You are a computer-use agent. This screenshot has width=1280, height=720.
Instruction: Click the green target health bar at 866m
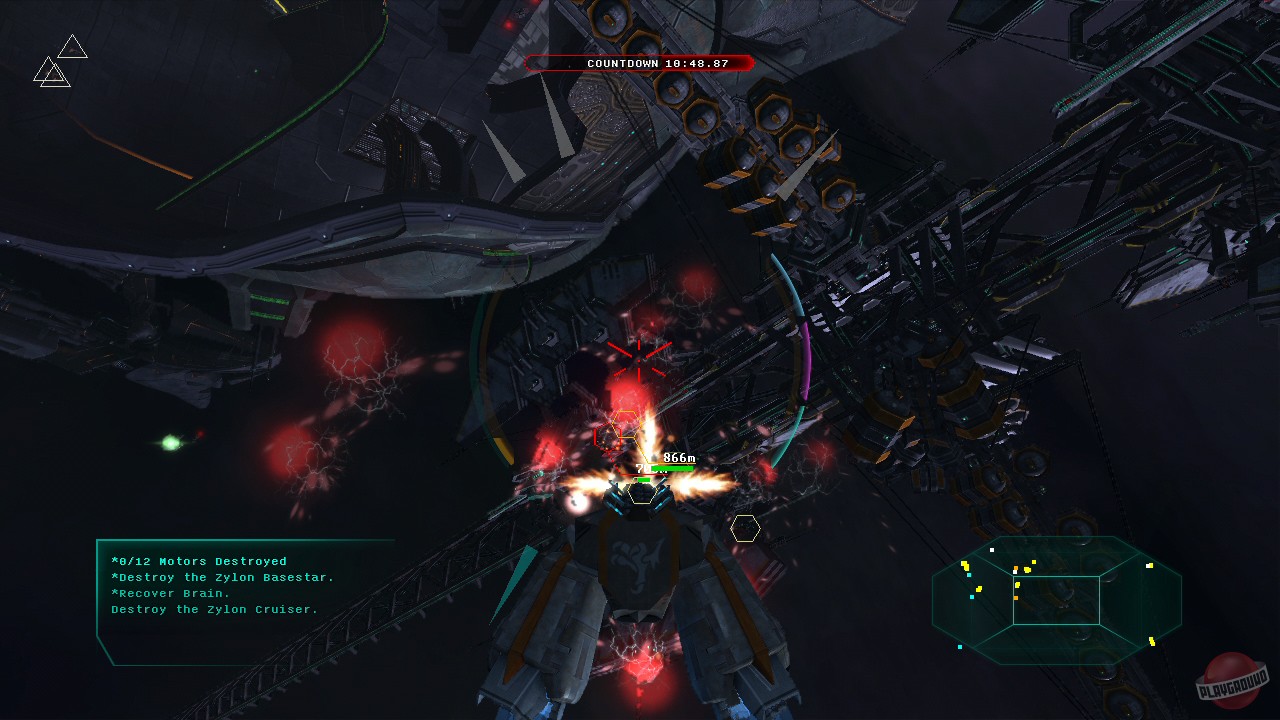point(674,466)
